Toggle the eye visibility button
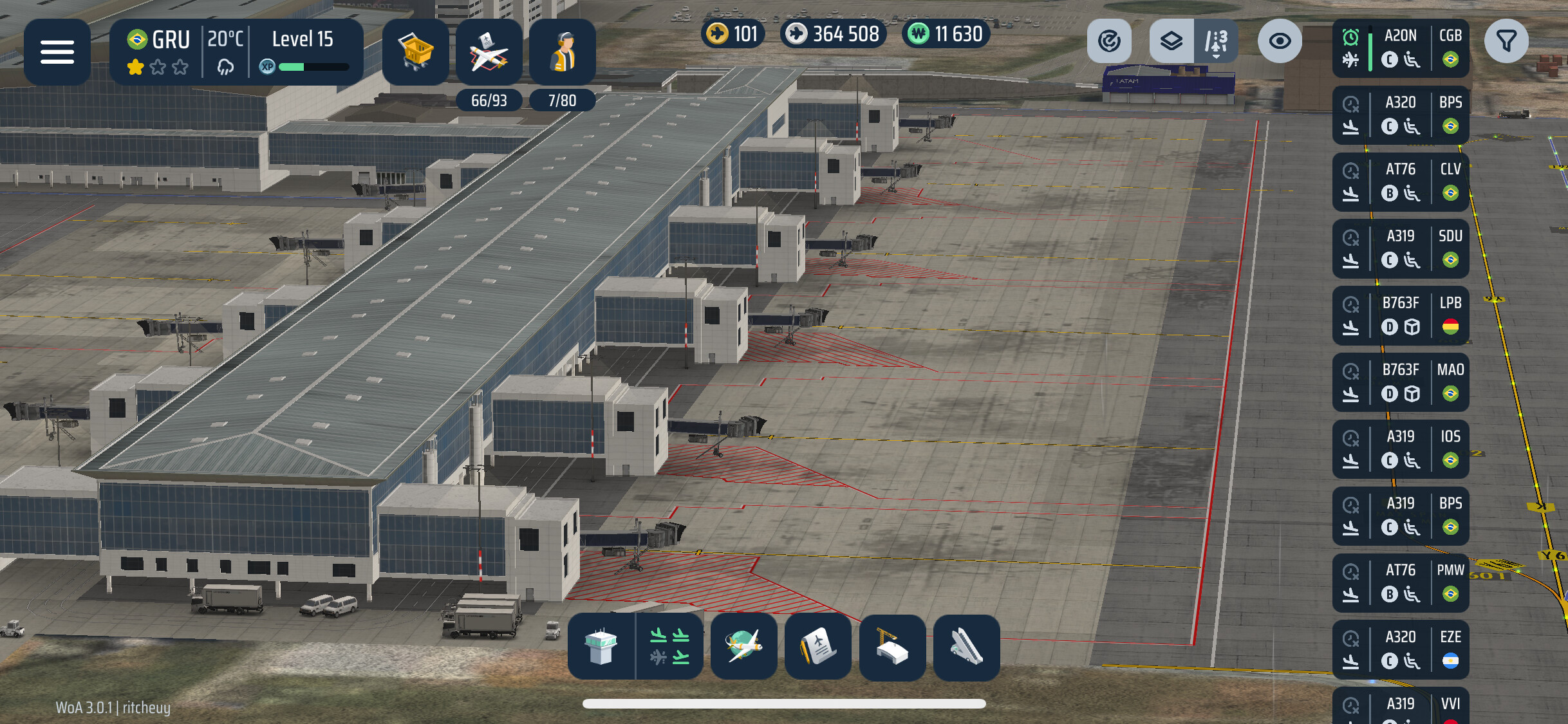The image size is (1568, 724). click(1280, 41)
